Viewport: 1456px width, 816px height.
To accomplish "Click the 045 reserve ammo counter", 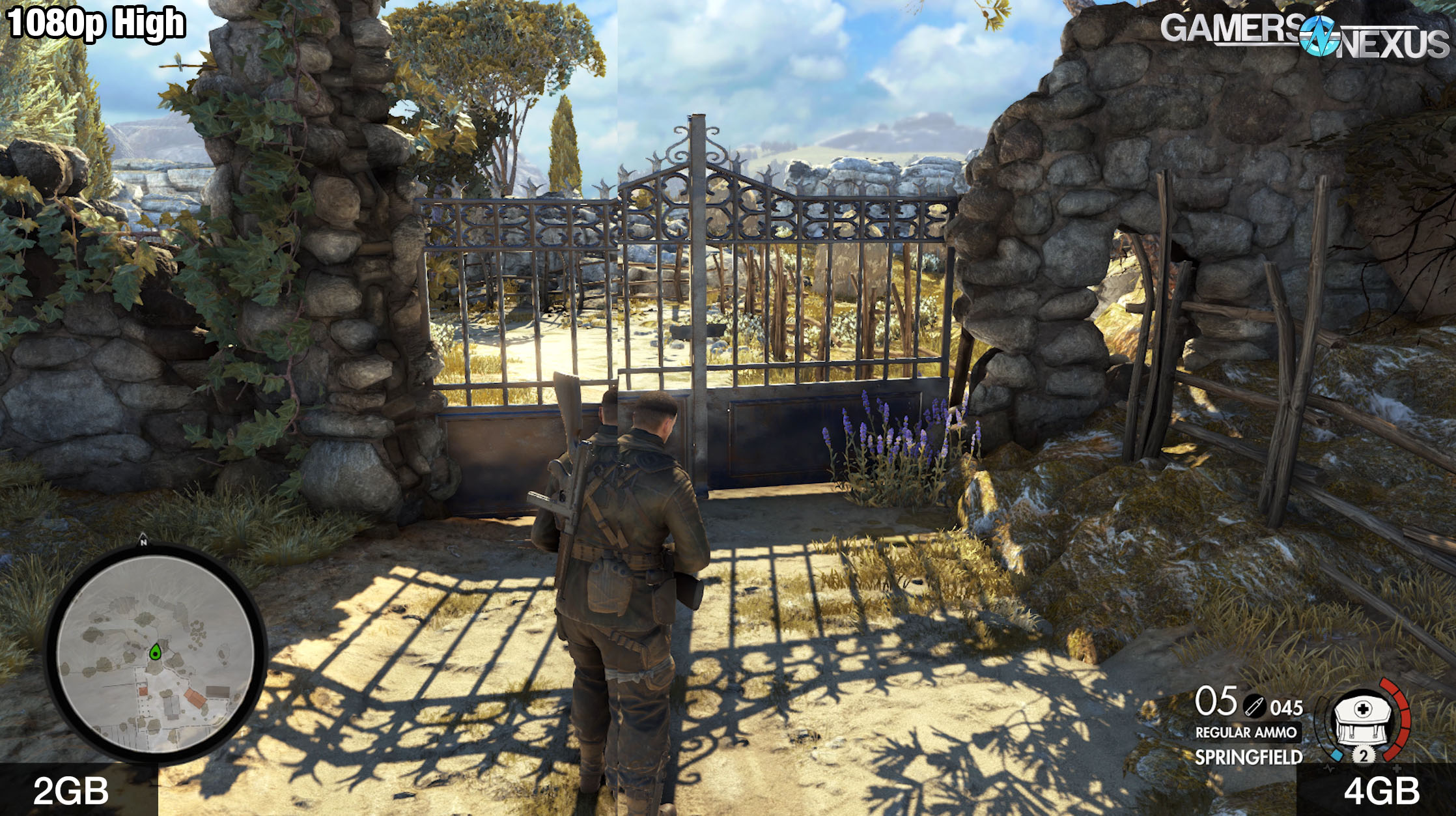I will click(1285, 707).
